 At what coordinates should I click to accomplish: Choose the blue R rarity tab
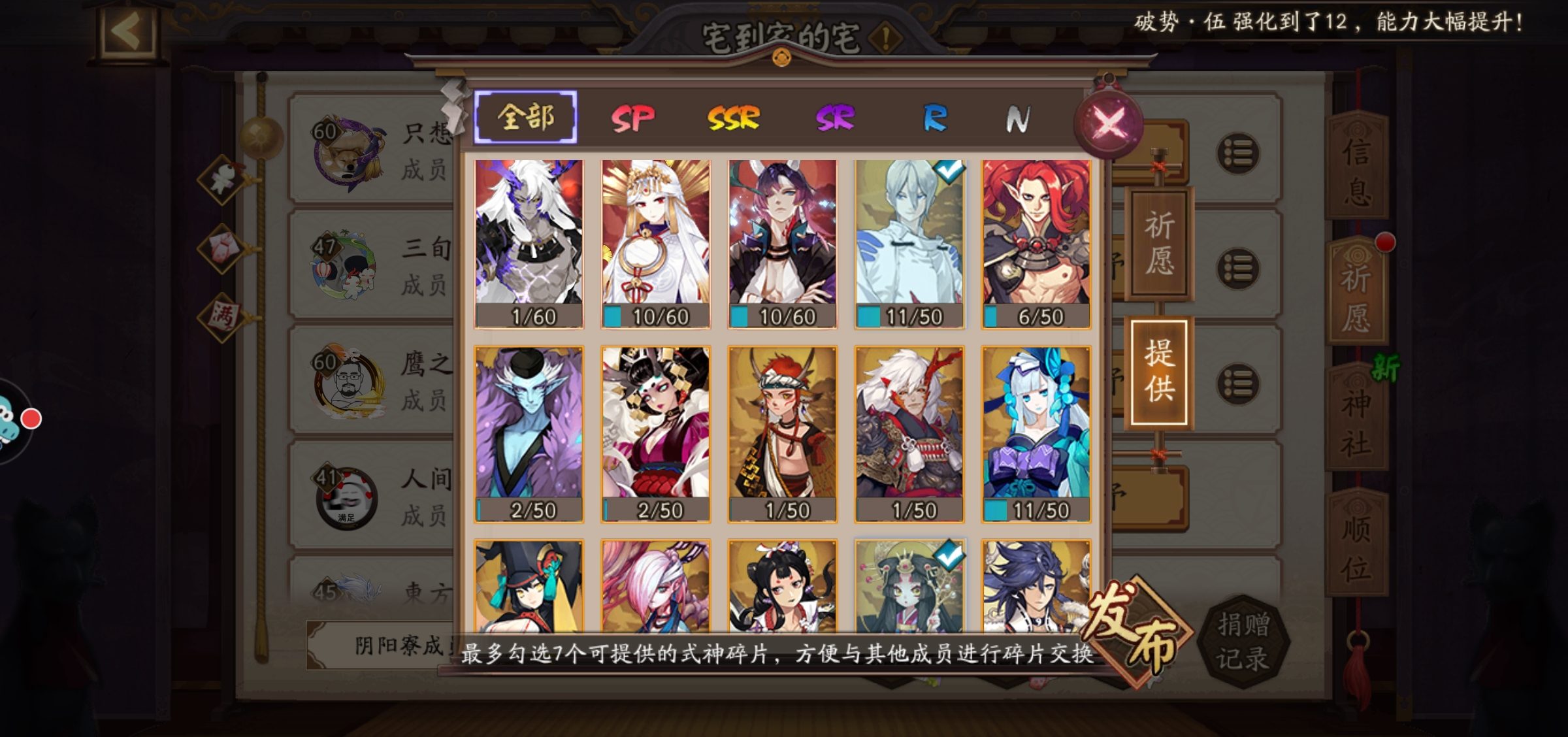[934, 119]
